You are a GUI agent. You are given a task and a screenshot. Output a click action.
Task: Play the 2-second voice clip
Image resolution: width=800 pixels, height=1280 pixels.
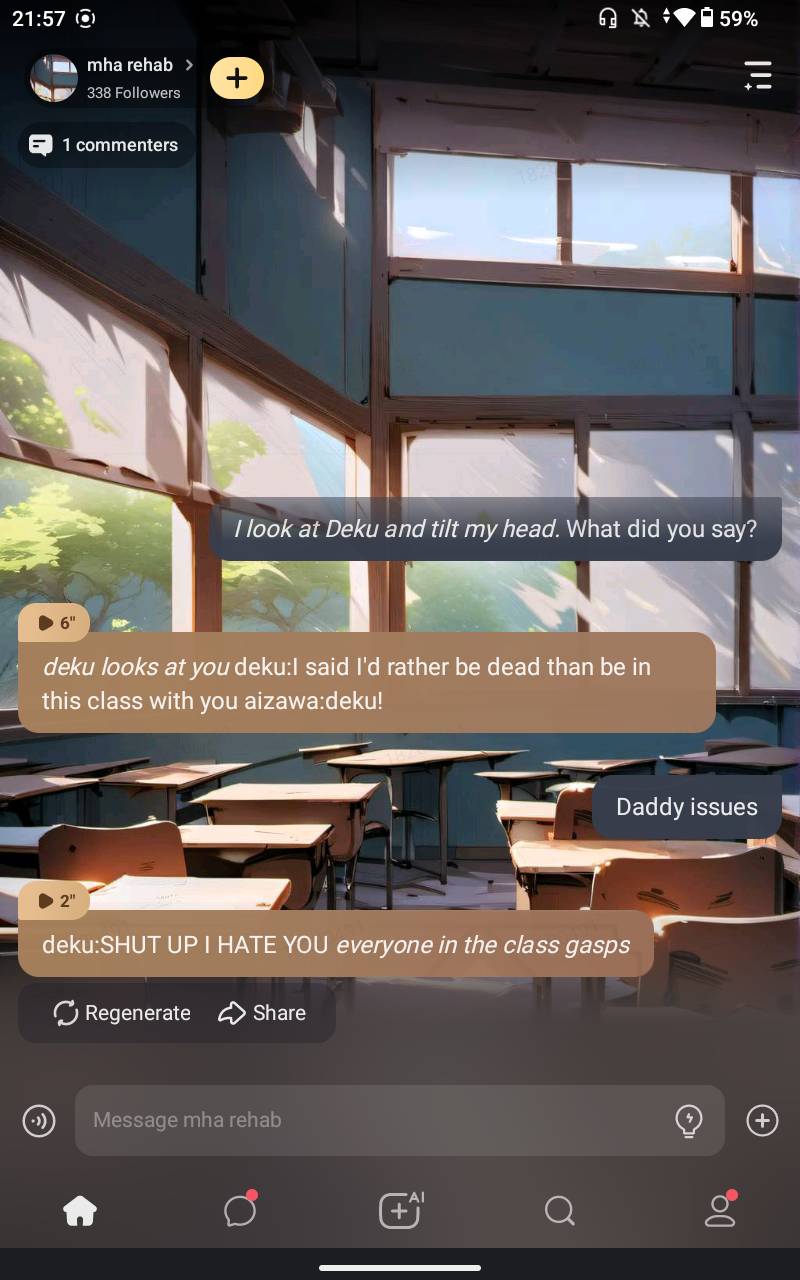click(x=55, y=901)
